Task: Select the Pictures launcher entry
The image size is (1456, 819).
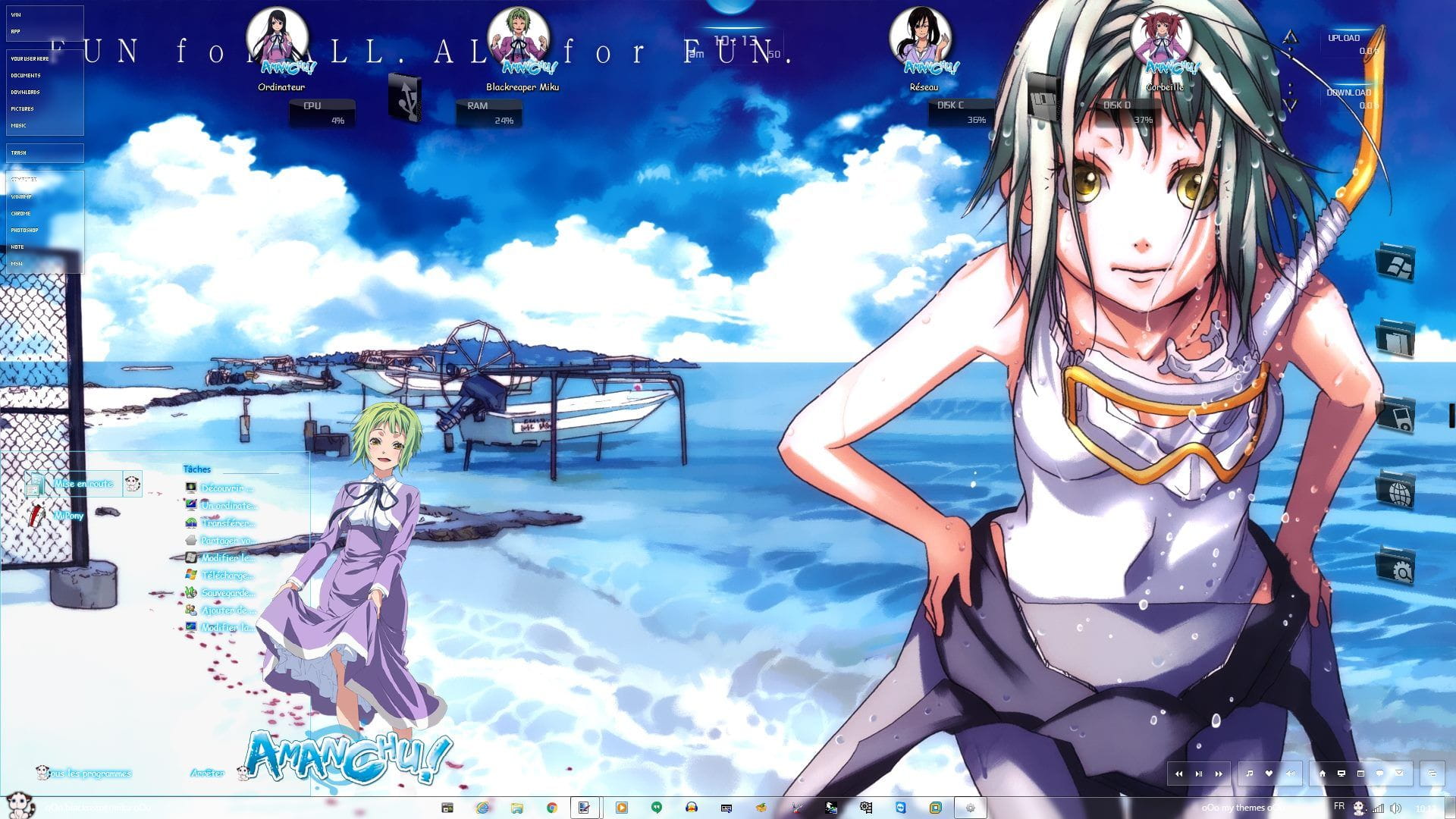Action: click(x=22, y=109)
